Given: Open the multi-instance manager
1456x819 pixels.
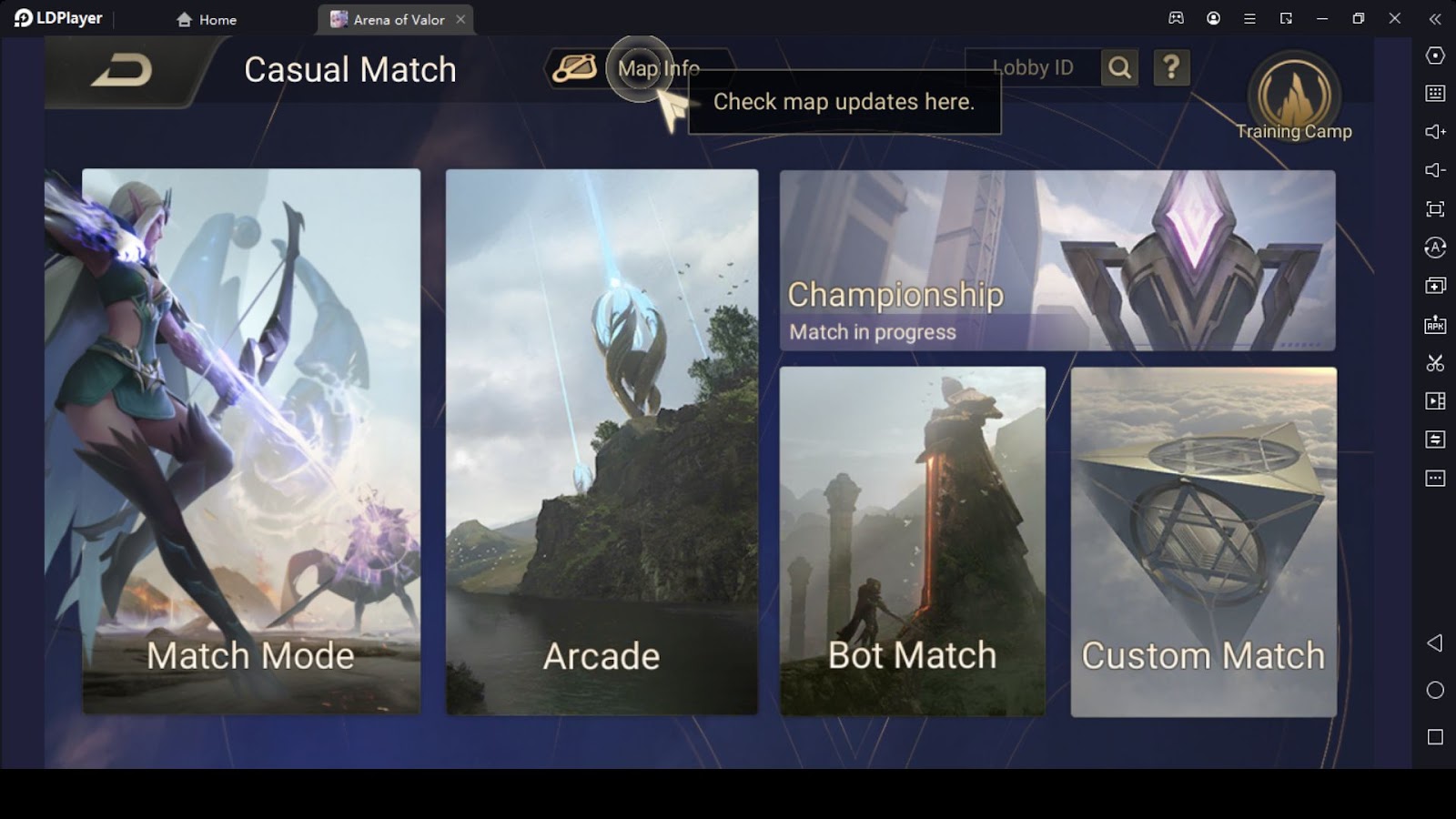Looking at the screenshot, I should click(1434, 285).
